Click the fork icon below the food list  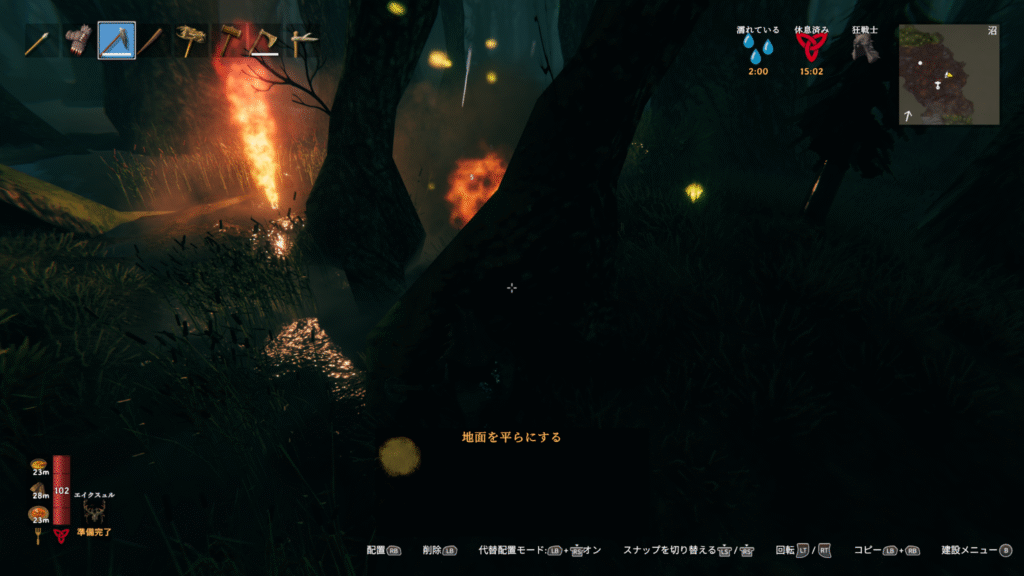tap(39, 536)
